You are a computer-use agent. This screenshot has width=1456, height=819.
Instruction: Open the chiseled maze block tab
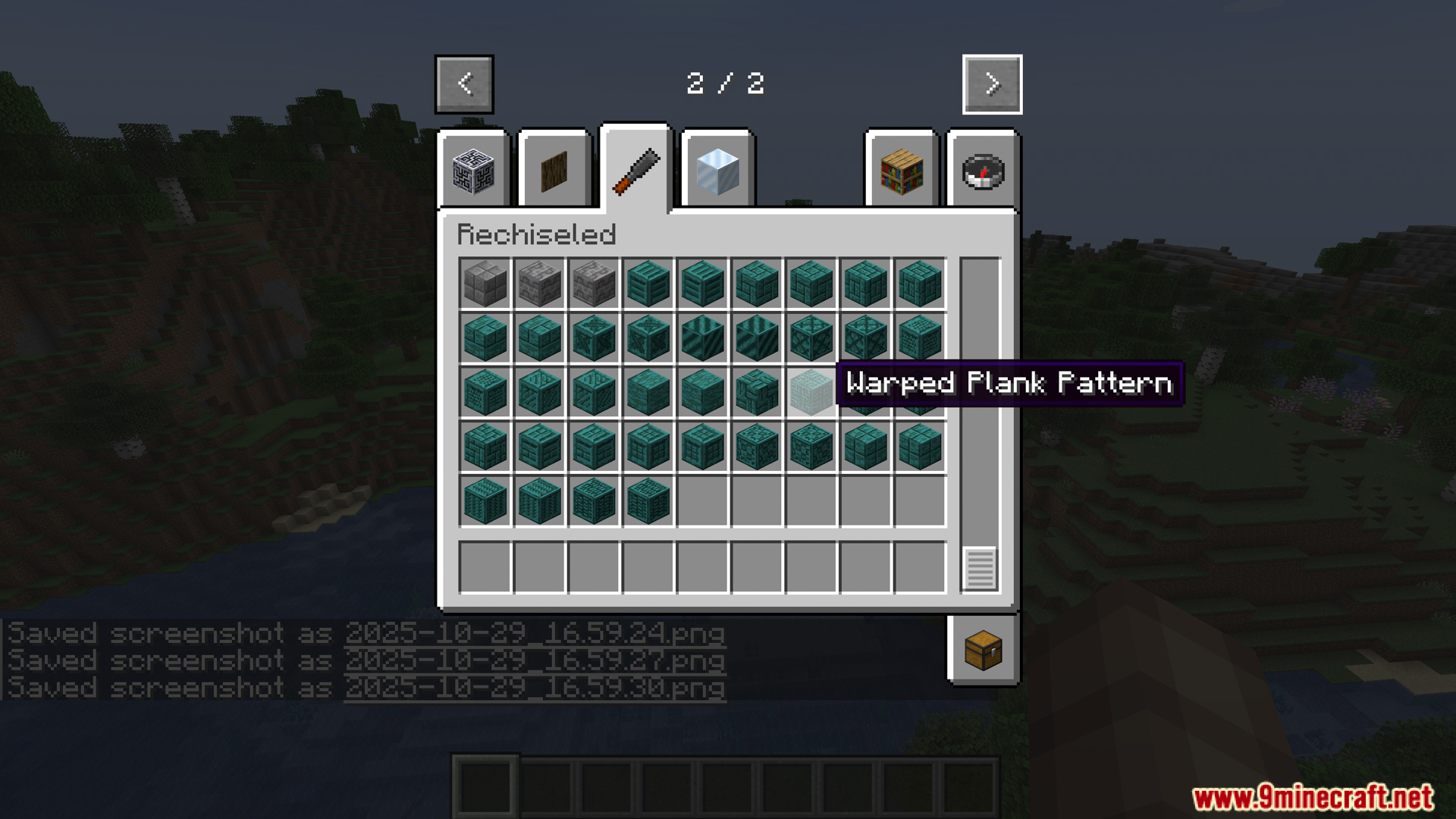pos(474,171)
